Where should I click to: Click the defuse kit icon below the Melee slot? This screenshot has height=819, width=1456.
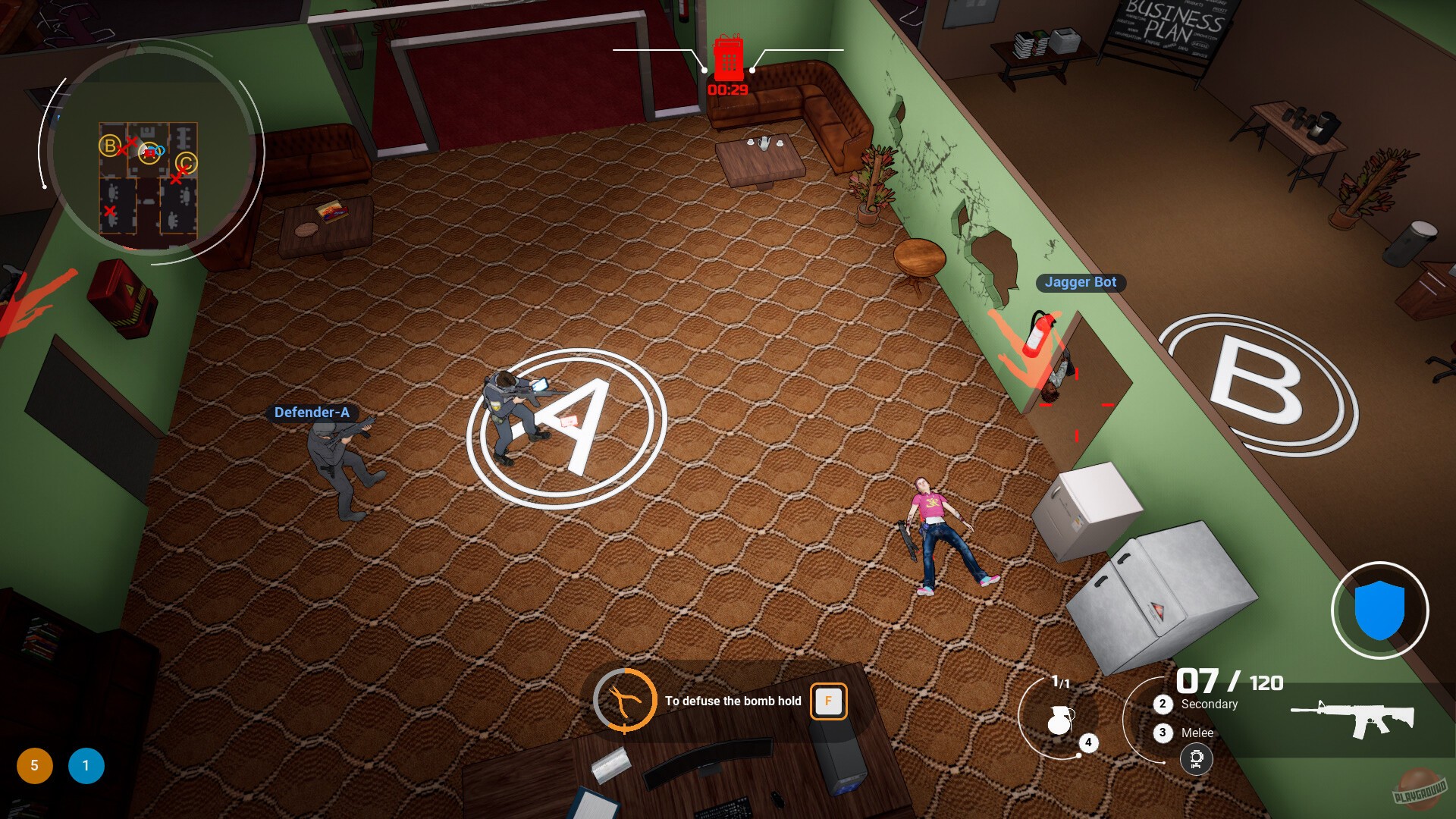tap(1197, 759)
